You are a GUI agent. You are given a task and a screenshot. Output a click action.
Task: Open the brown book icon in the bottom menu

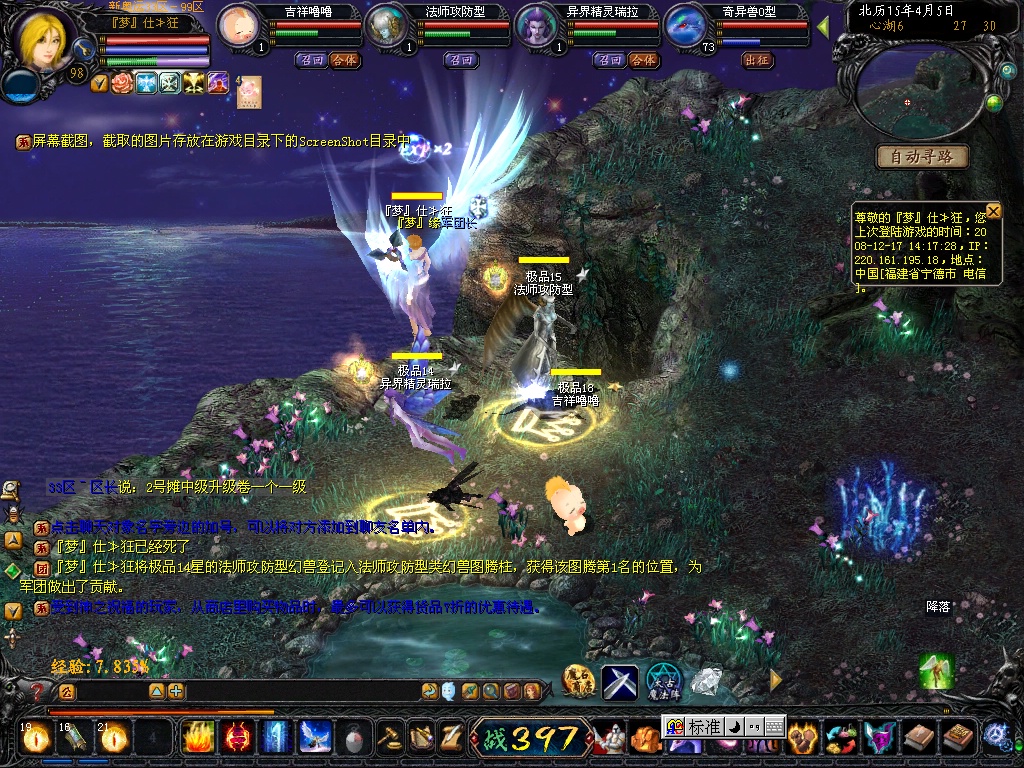tap(917, 738)
